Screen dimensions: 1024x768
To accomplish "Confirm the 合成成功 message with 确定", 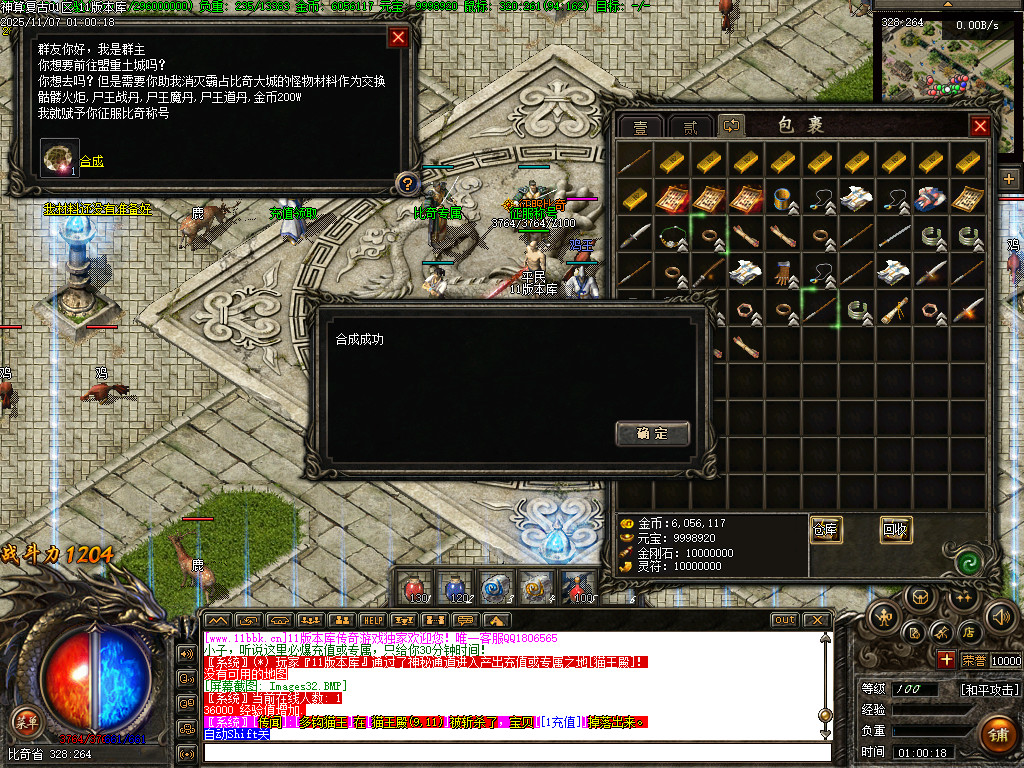I will pyautogui.click(x=652, y=433).
